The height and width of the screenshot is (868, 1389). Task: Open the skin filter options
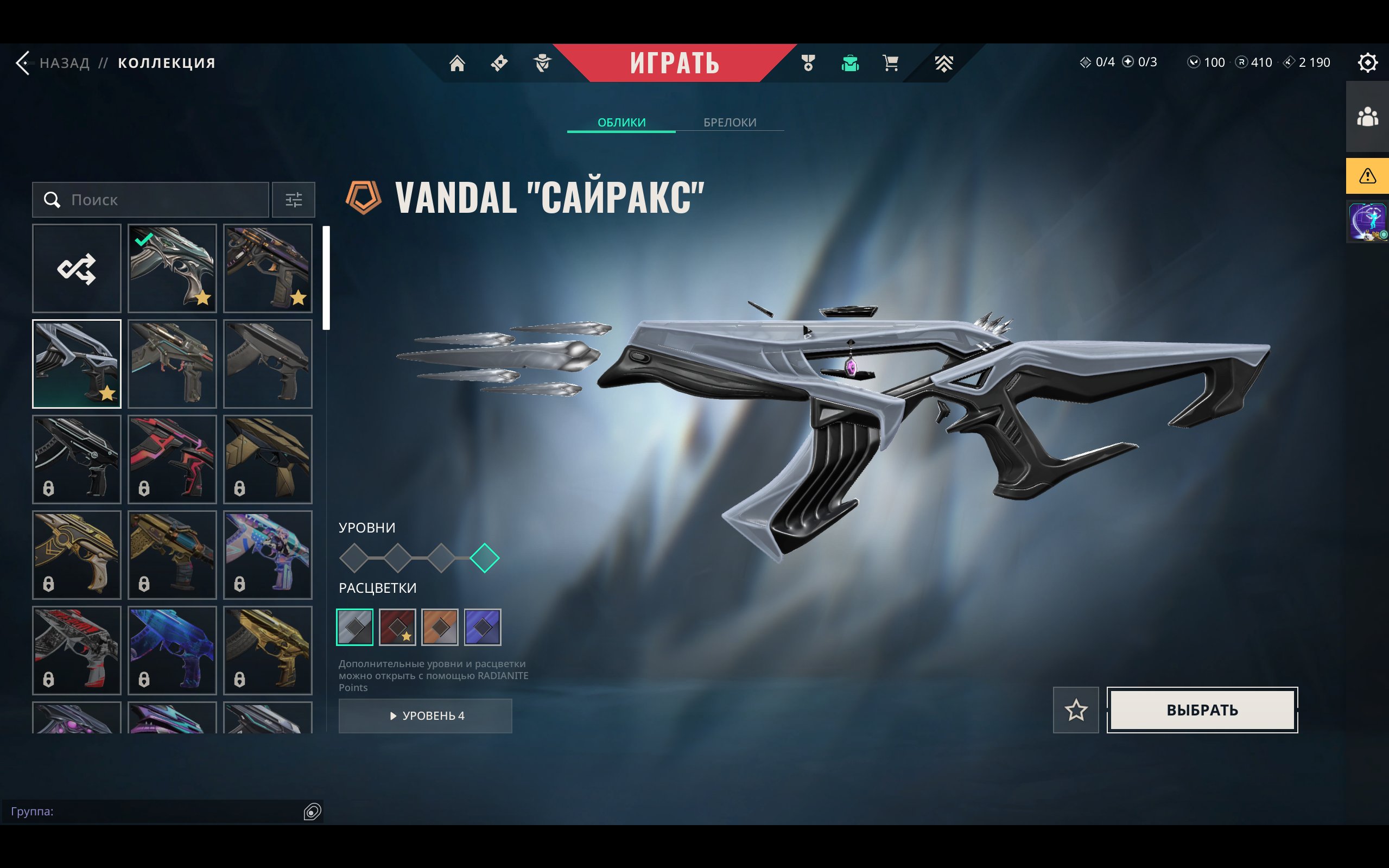click(293, 200)
